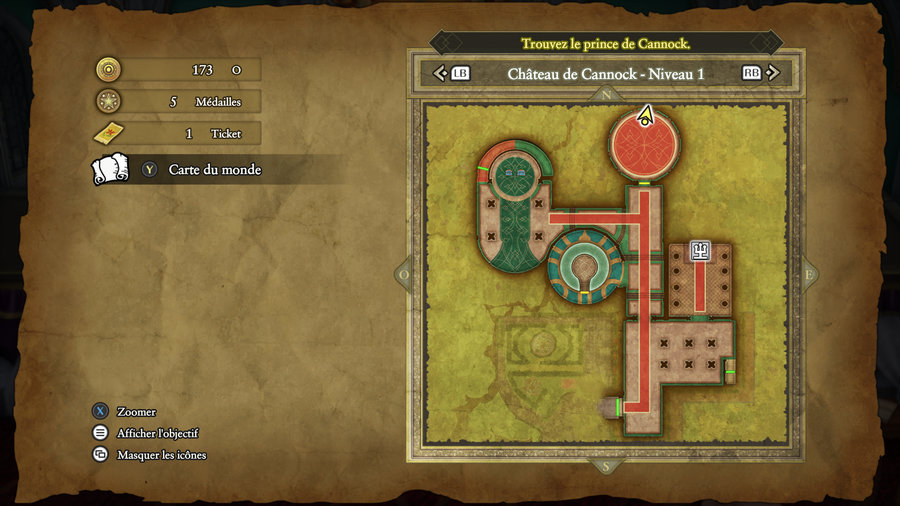Choose Afficher l'objectif option
Screen dimensions: 900x506
tap(157, 433)
